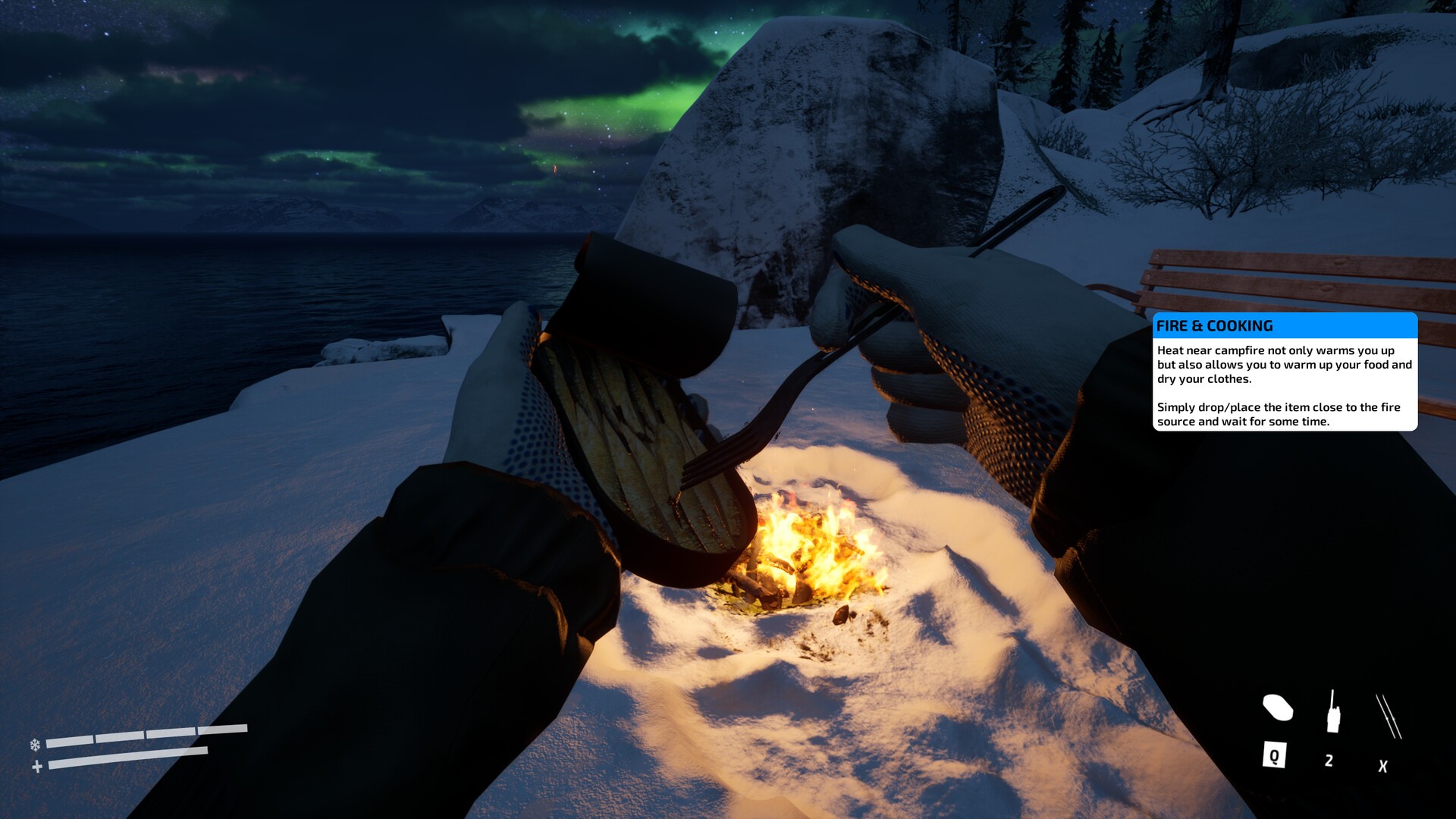Viewport: 1456px width, 819px height.
Task: Select the canned food hotbar icon
Action: pos(1277,708)
